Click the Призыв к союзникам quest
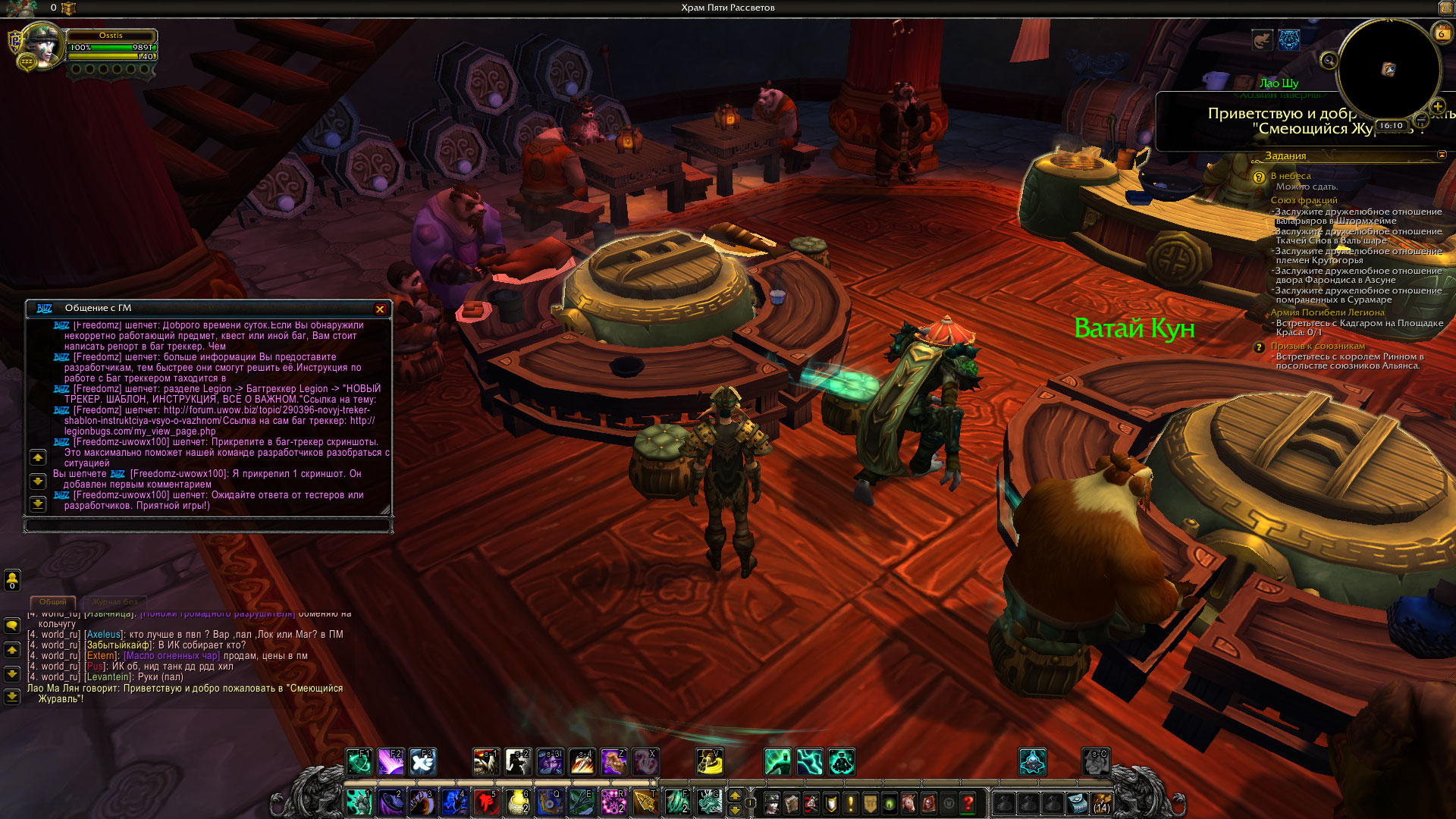Screen dimensions: 1456x819 pos(1318,346)
